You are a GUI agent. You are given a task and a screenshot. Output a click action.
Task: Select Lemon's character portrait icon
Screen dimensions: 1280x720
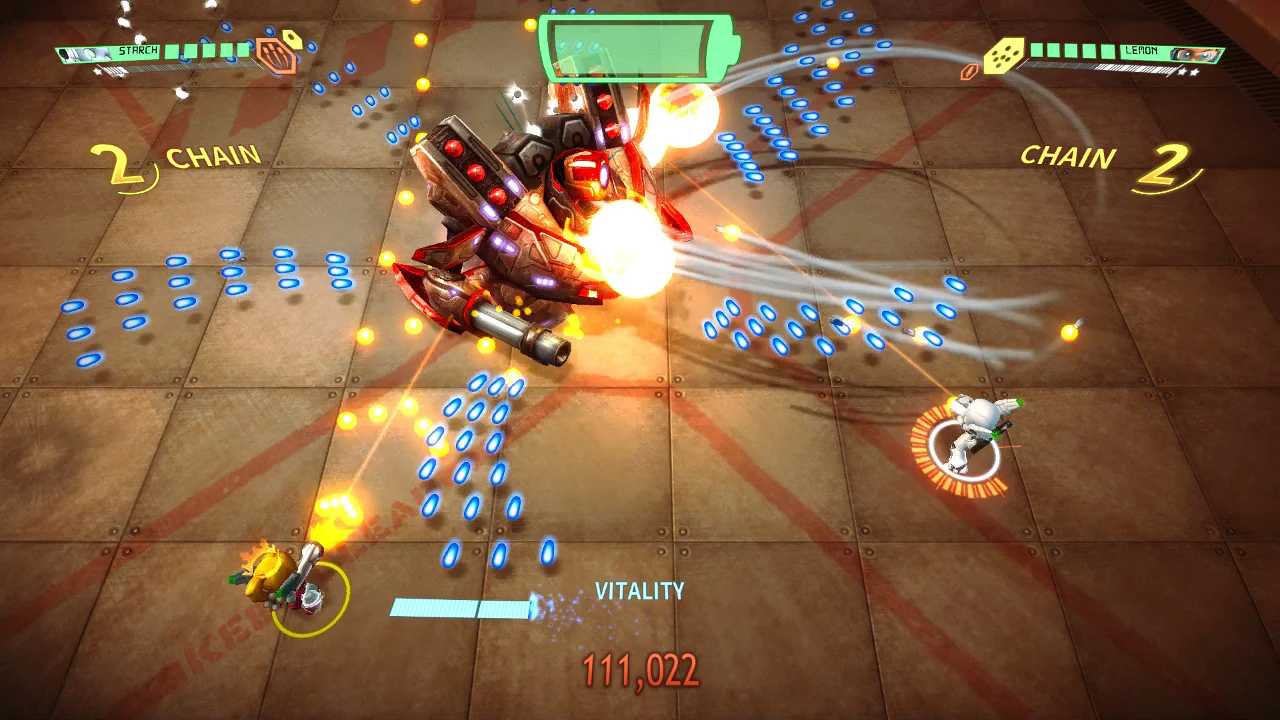tap(1195, 54)
